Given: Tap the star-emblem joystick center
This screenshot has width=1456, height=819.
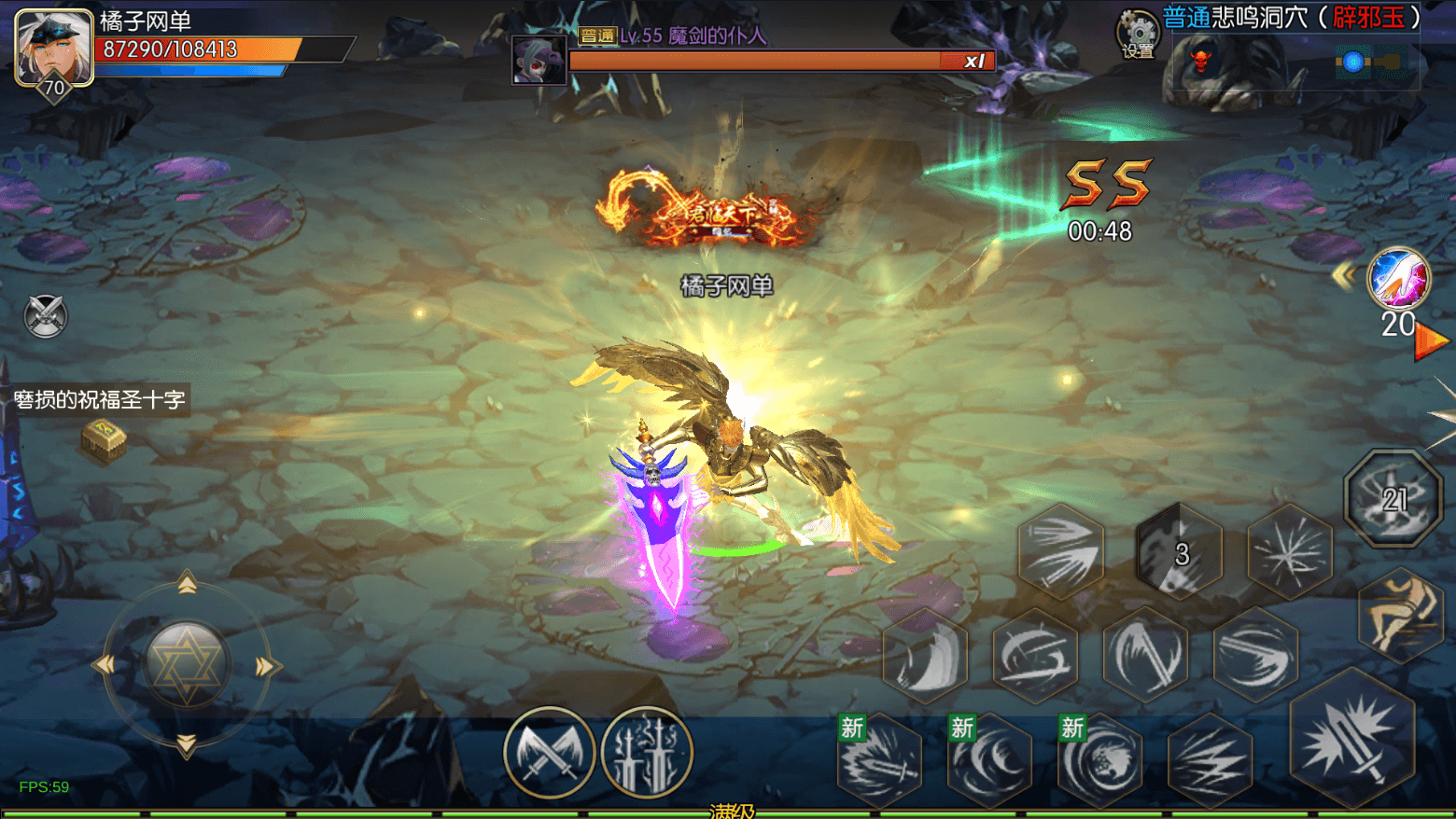Looking at the screenshot, I should [186, 663].
